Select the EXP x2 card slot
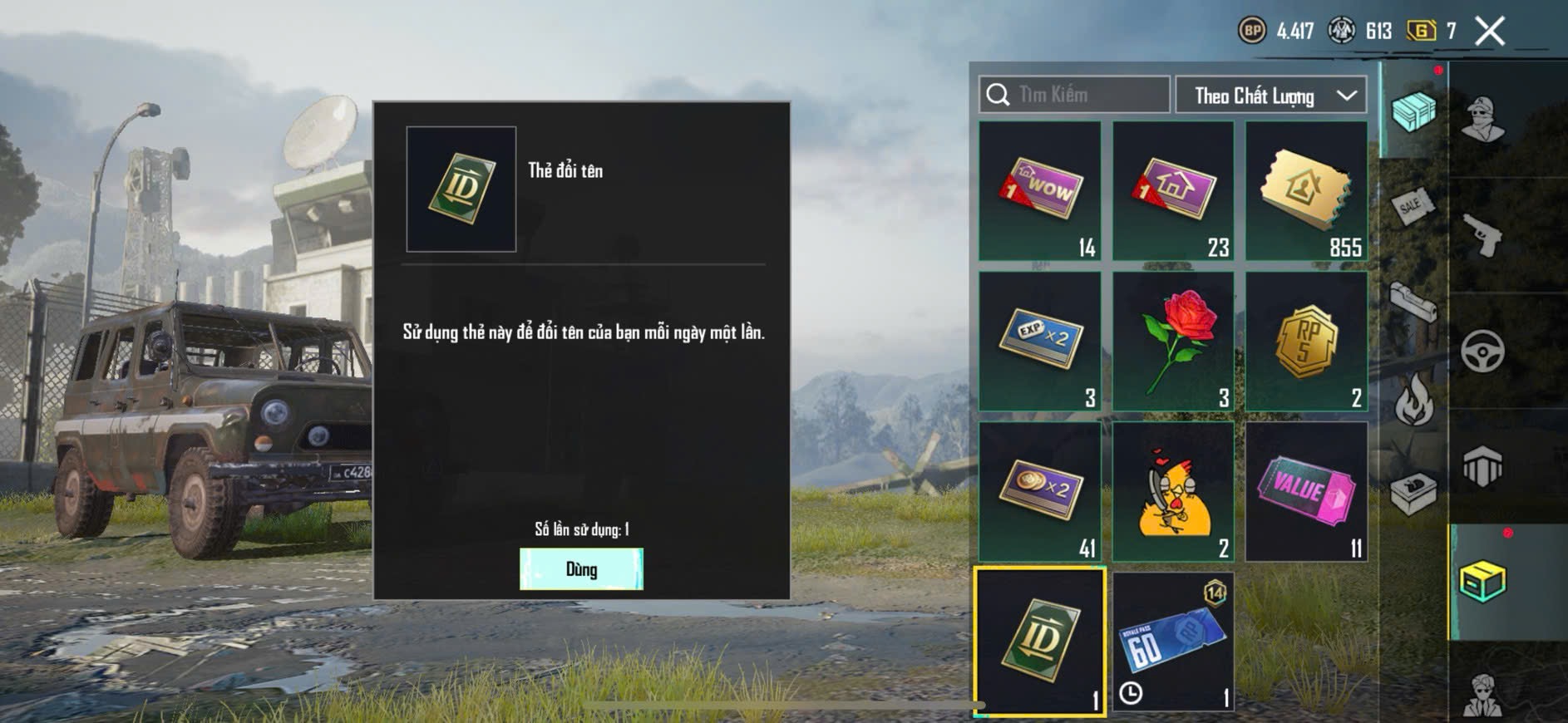The width and height of the screenshot is (1568, 723). [x=1040, y=341]
